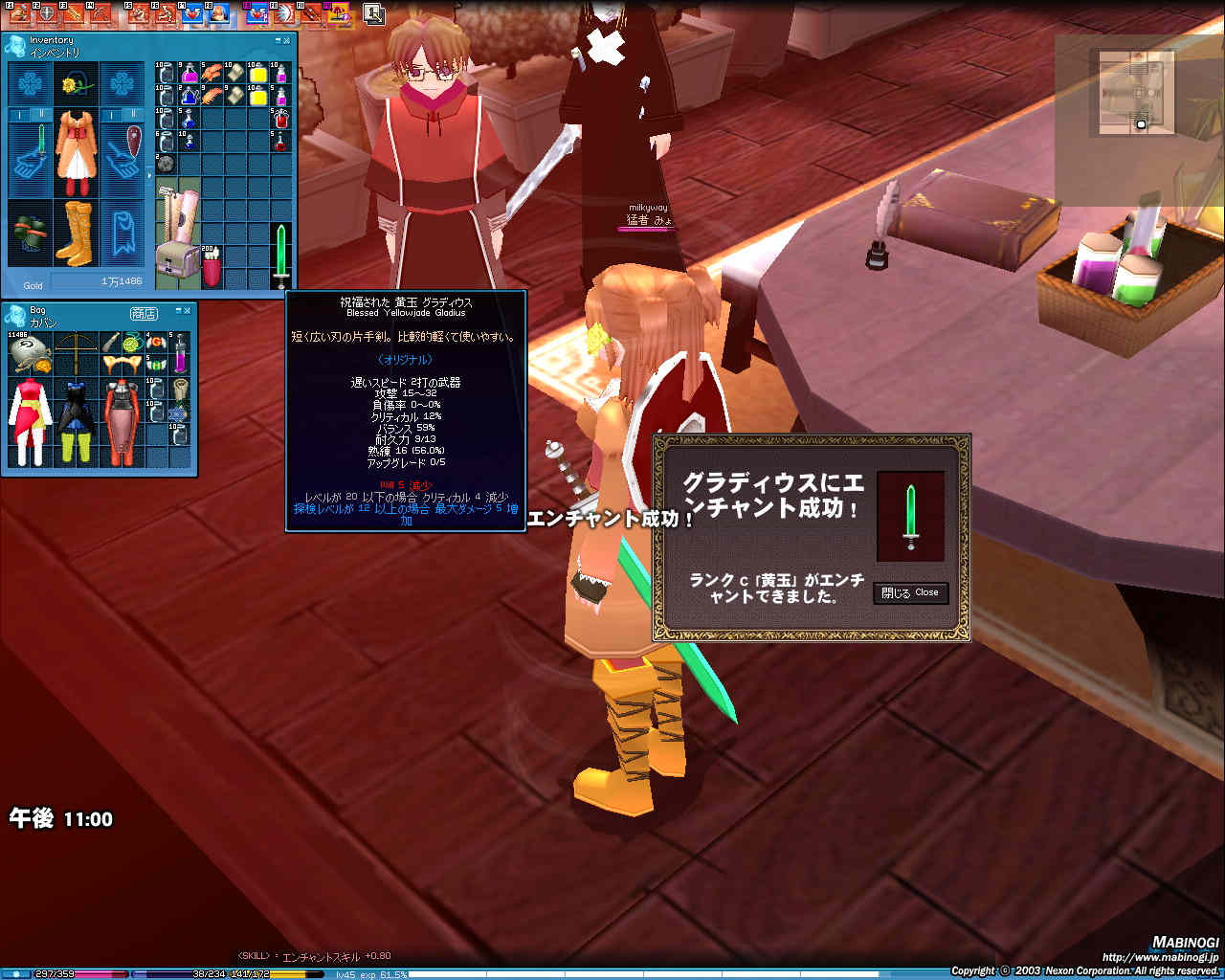Viewport: 1225px width, 980px height.
Task: Pick the arrow quiver with 200 arrows
Action: coord(212,267)
